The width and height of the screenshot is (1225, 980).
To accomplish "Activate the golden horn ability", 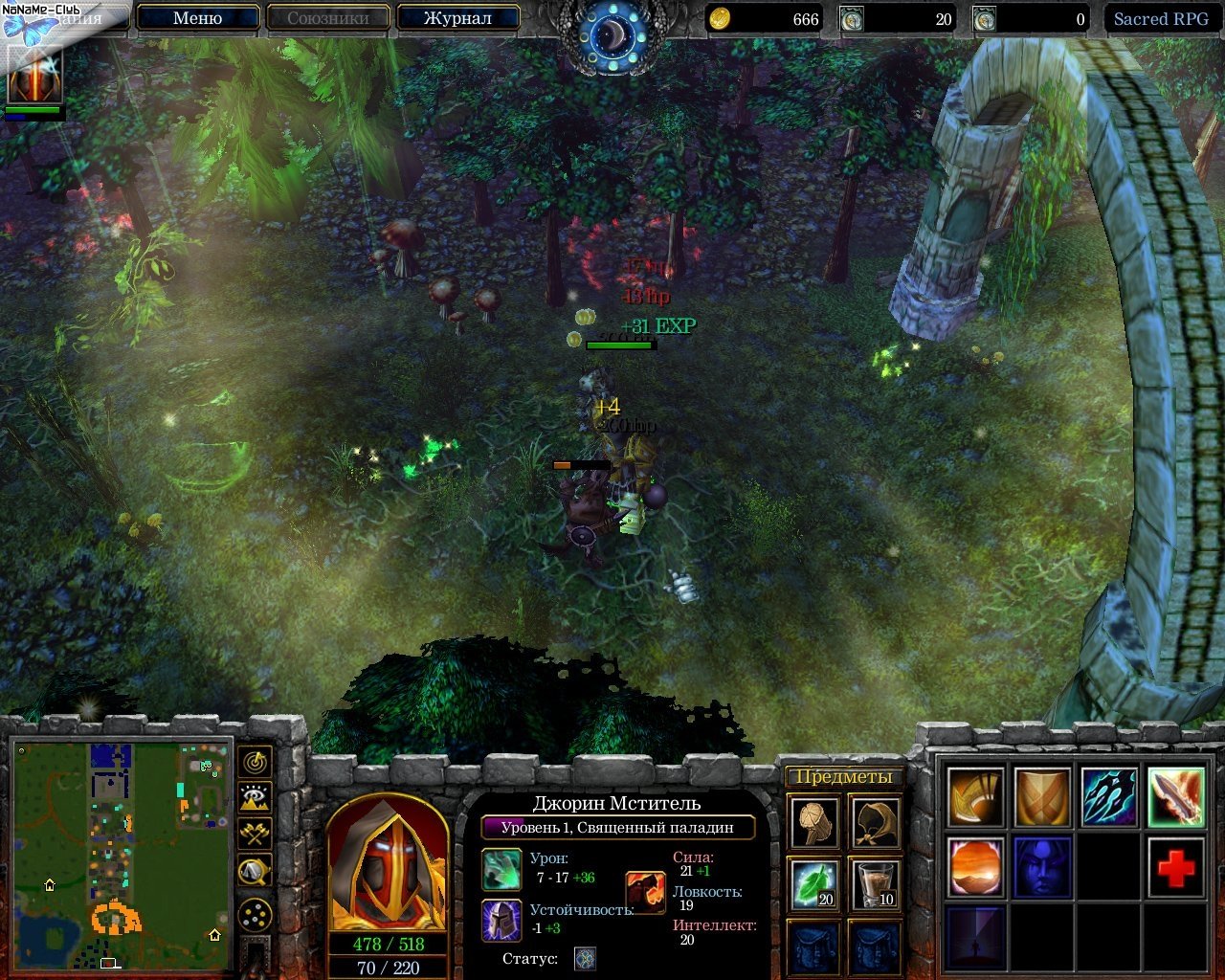I will (x=976, y=796).
